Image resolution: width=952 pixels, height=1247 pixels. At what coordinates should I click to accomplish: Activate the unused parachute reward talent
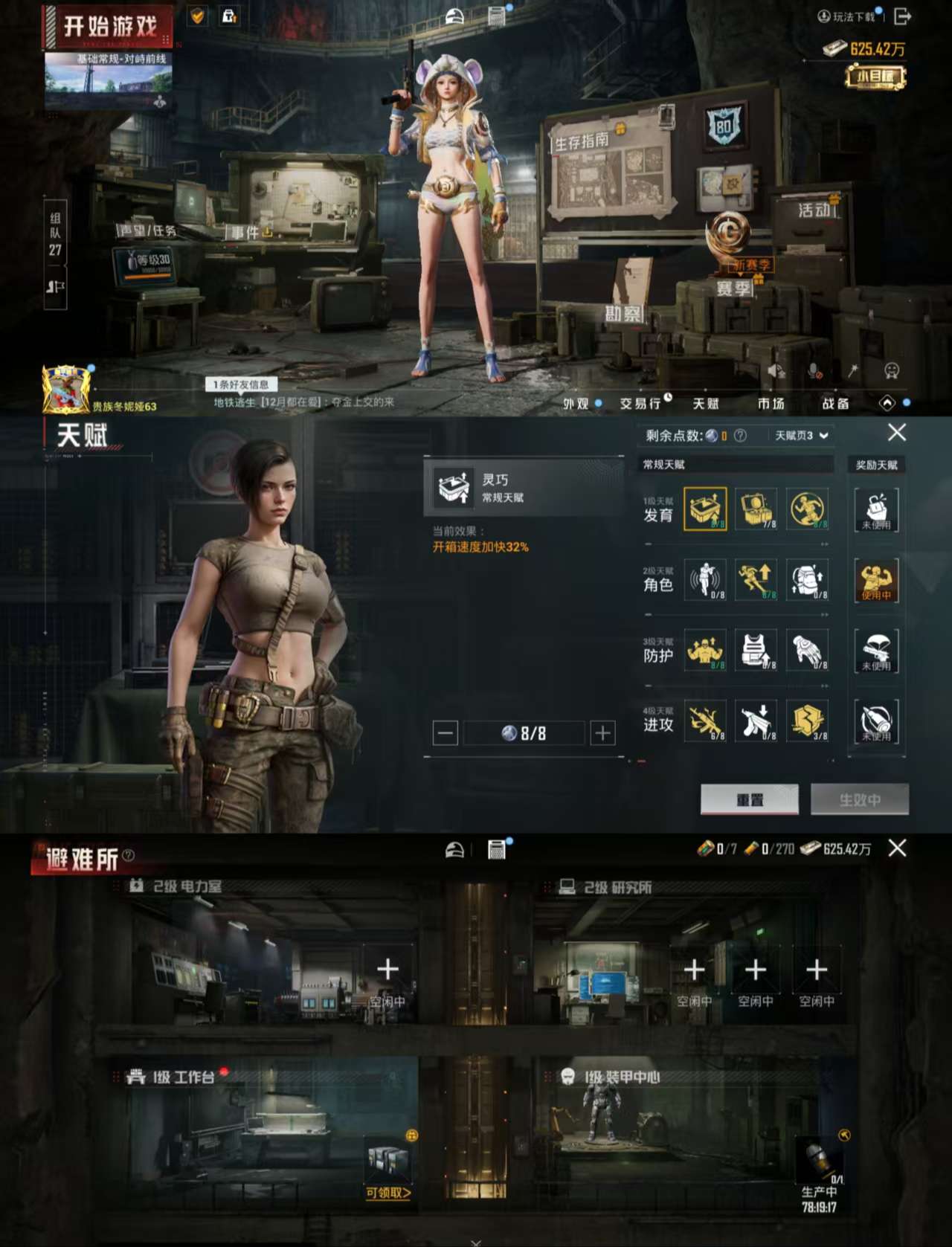878,652
